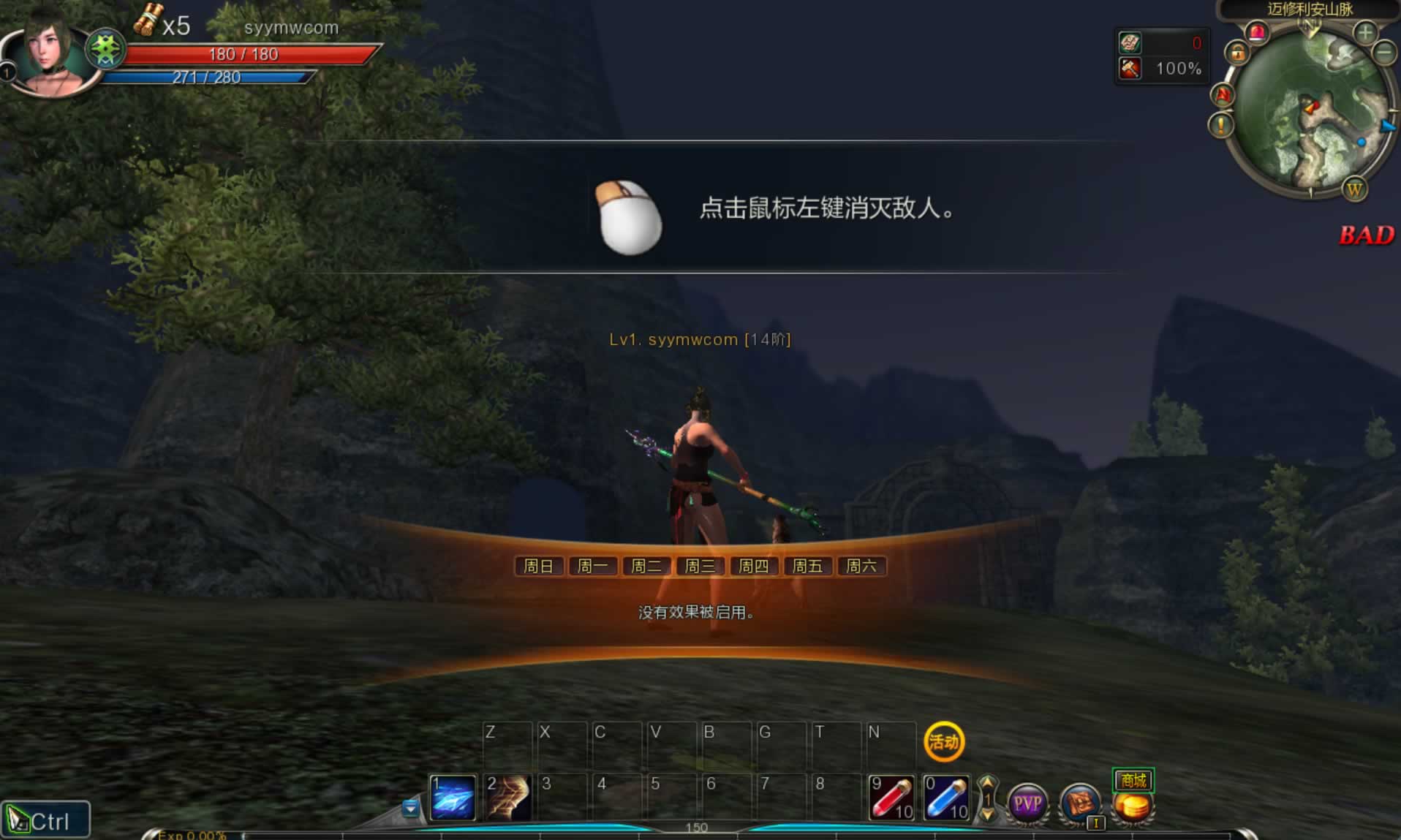Image resolution: width=1401 pixels, height=840 pixels.
Task: Open the exclamation mark quest icon
Action: point(1220,125)
